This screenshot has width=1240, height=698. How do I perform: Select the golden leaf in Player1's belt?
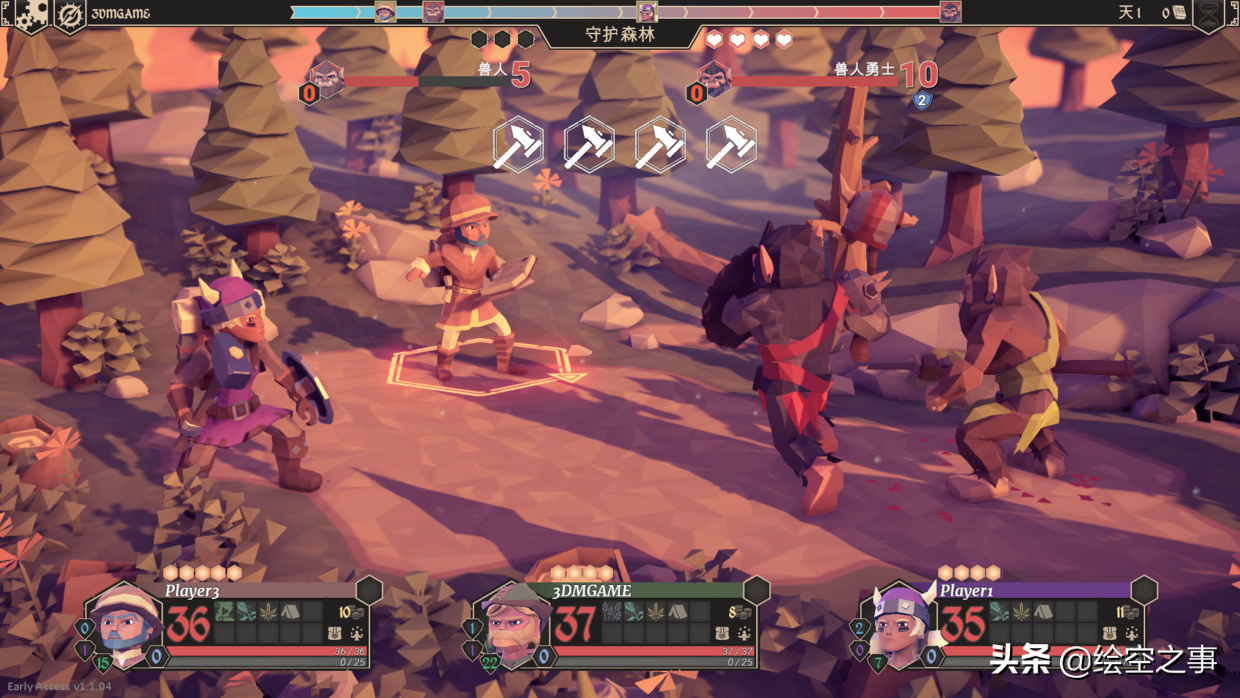point(1021,611)
